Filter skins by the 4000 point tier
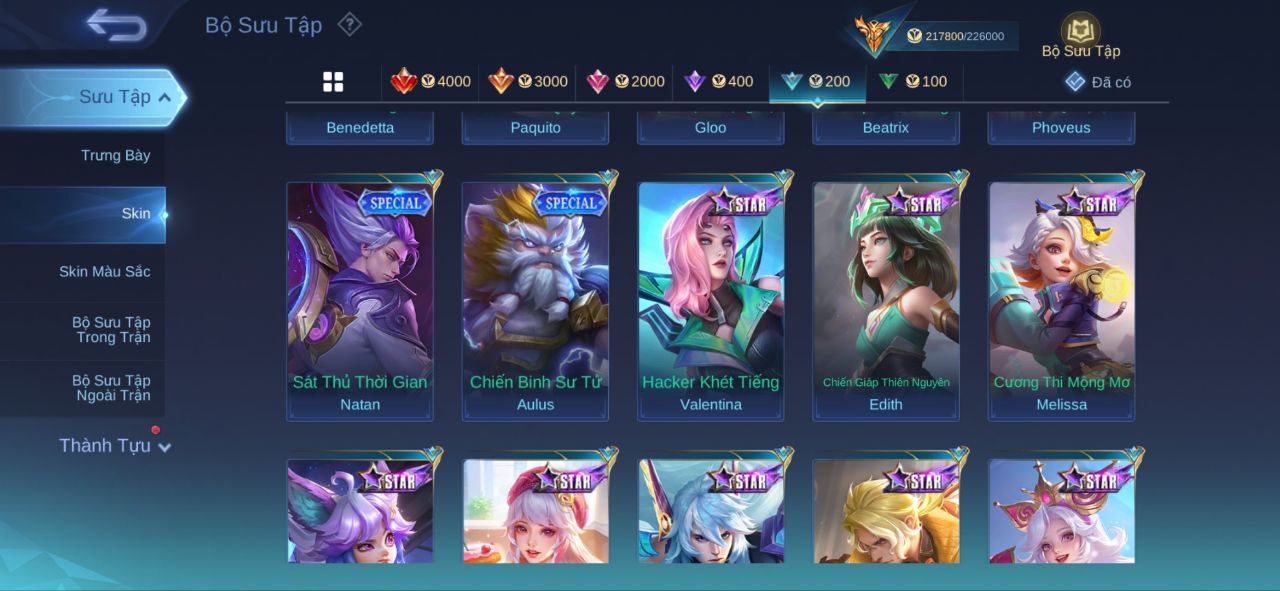Viewport: 1280px width, 591px height. pyautogui.click(x=431, y=81)
